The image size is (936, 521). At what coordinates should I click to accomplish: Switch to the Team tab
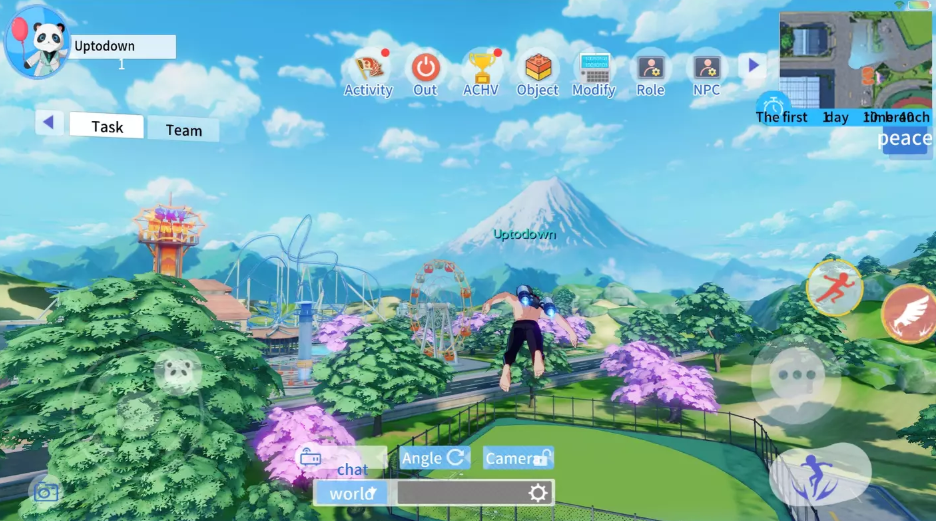click(183, 130)
